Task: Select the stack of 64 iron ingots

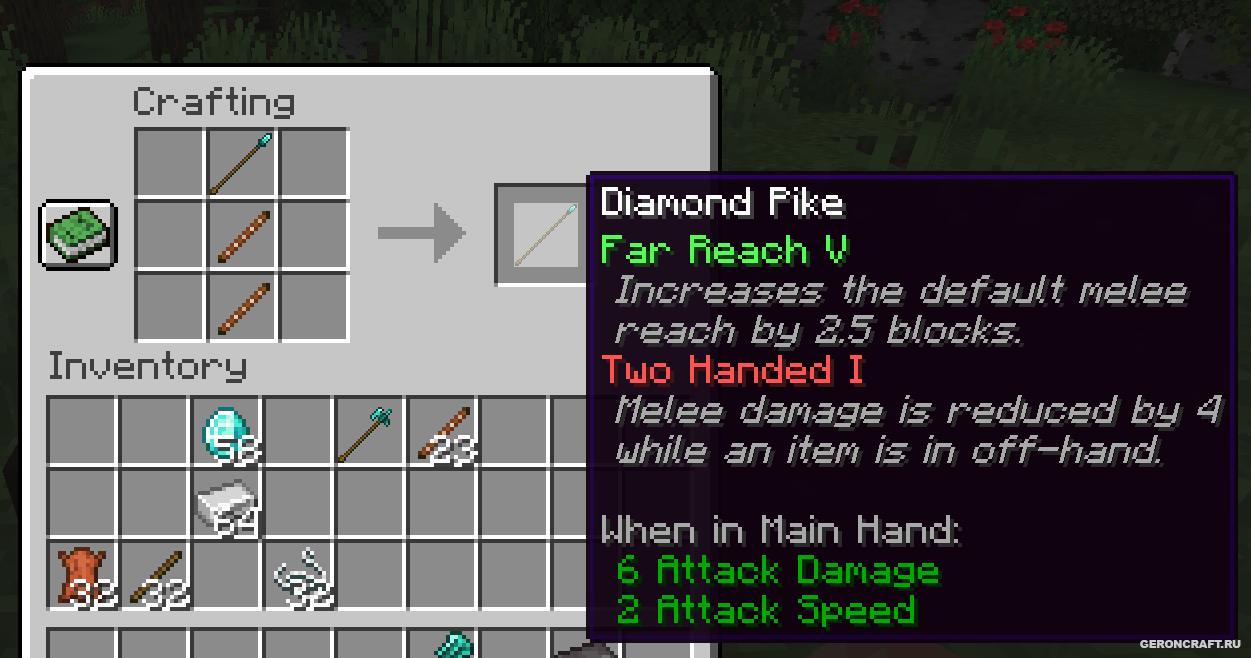Action: (228, 505)
